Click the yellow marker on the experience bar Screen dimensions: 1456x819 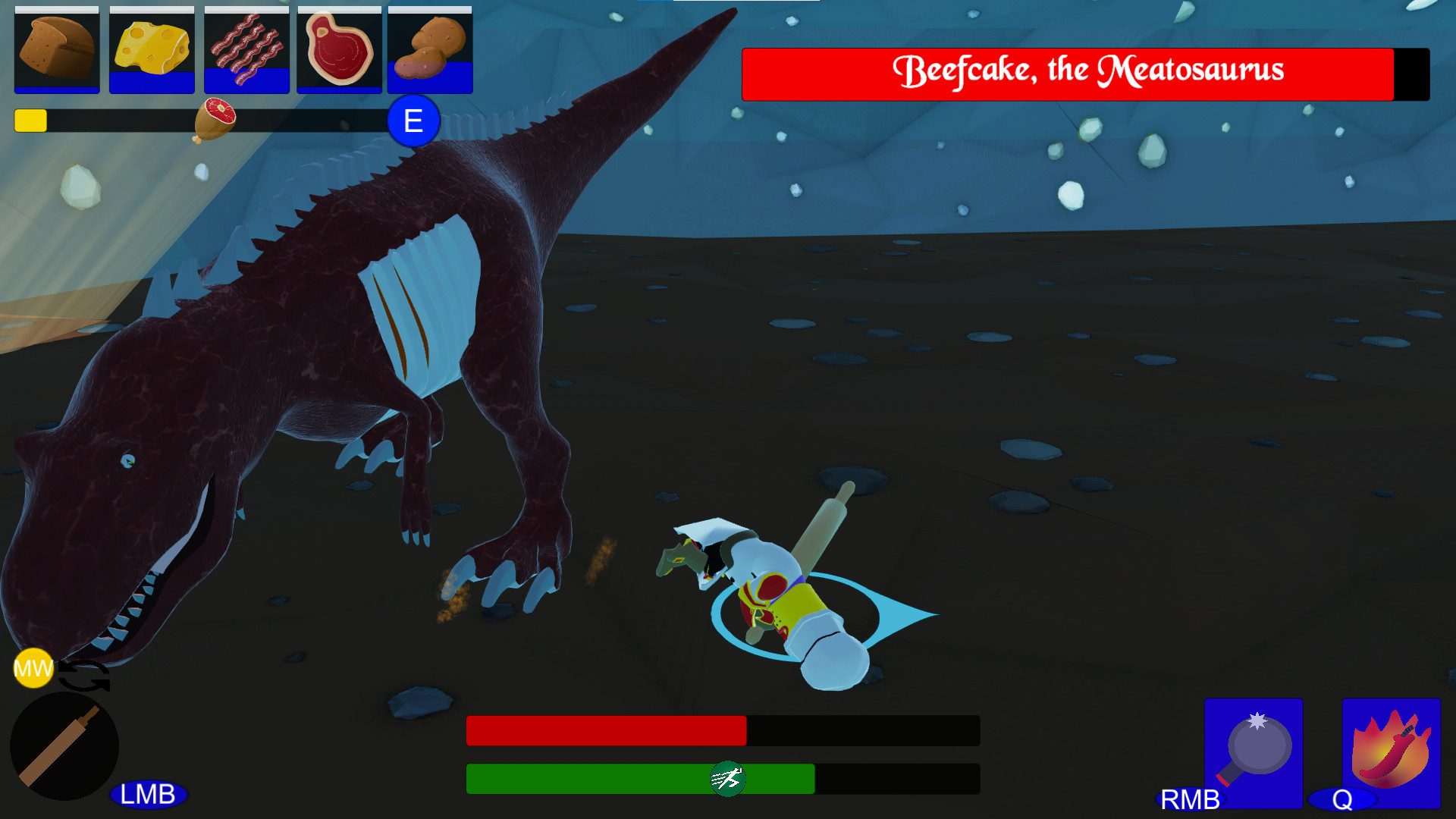pos(30,120)
